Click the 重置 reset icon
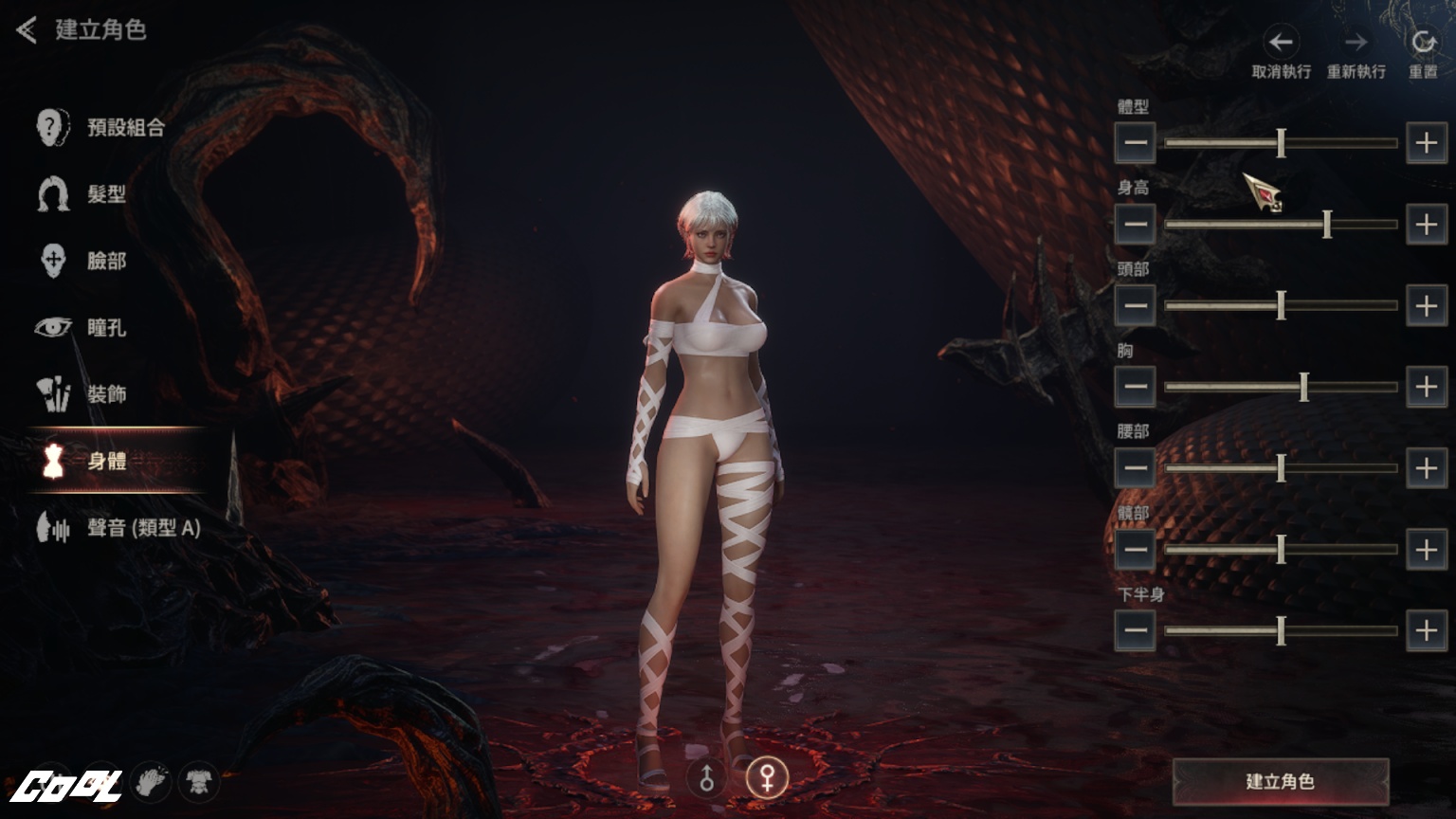The image size is (1456, 819). click(1423, 42)
